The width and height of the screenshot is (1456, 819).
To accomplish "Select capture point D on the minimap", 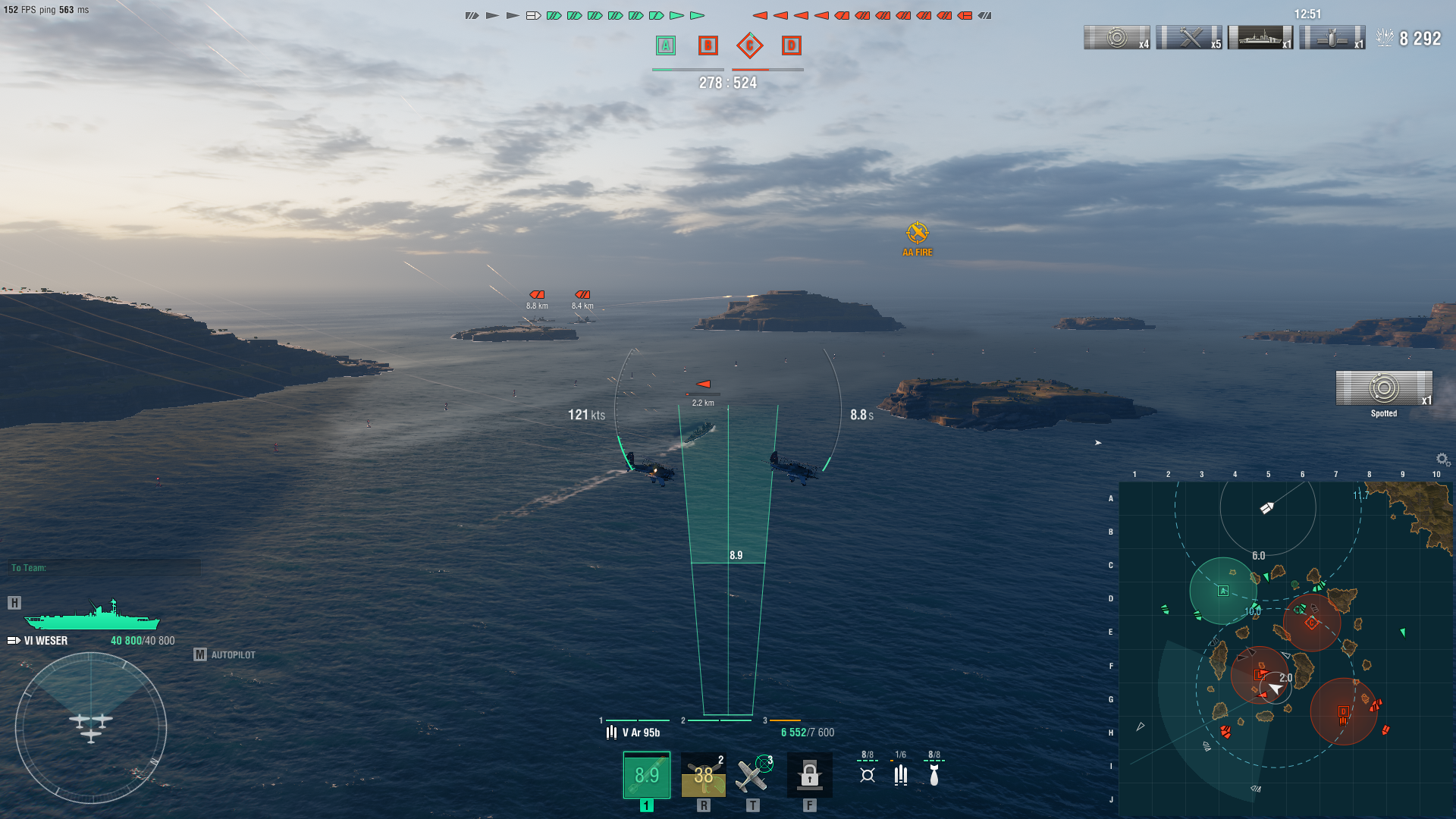I will pos(1343,711).
